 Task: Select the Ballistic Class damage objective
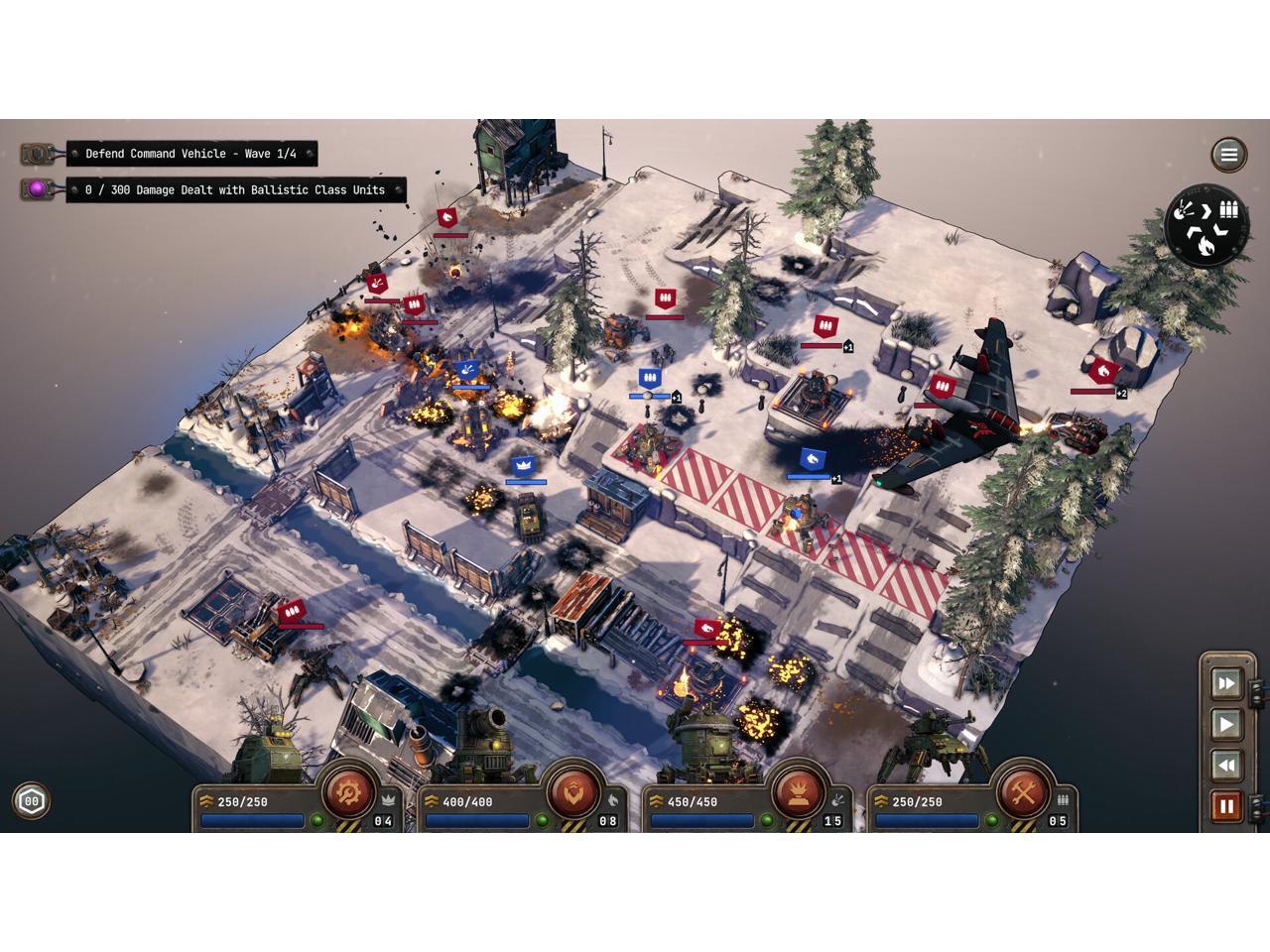click(235, 189)
